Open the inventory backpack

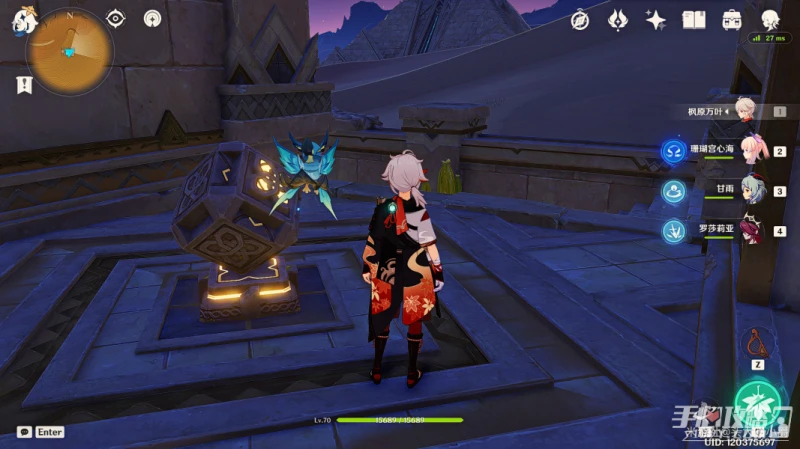[x=732, y=20]
